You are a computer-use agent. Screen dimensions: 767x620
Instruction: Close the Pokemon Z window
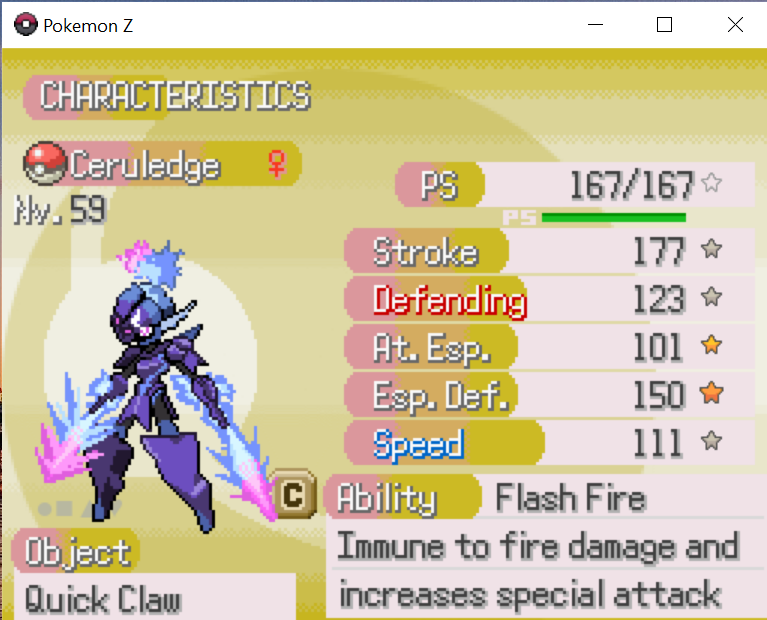[735, 25]
